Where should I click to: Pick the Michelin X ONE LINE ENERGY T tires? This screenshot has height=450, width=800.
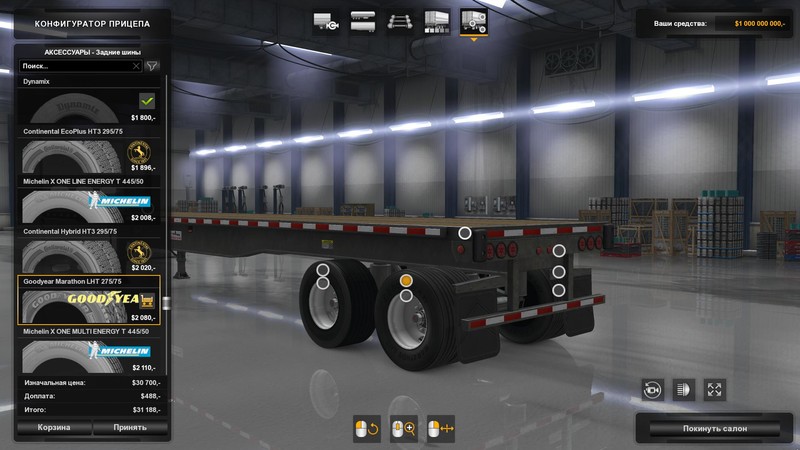(x=88, y=205)
